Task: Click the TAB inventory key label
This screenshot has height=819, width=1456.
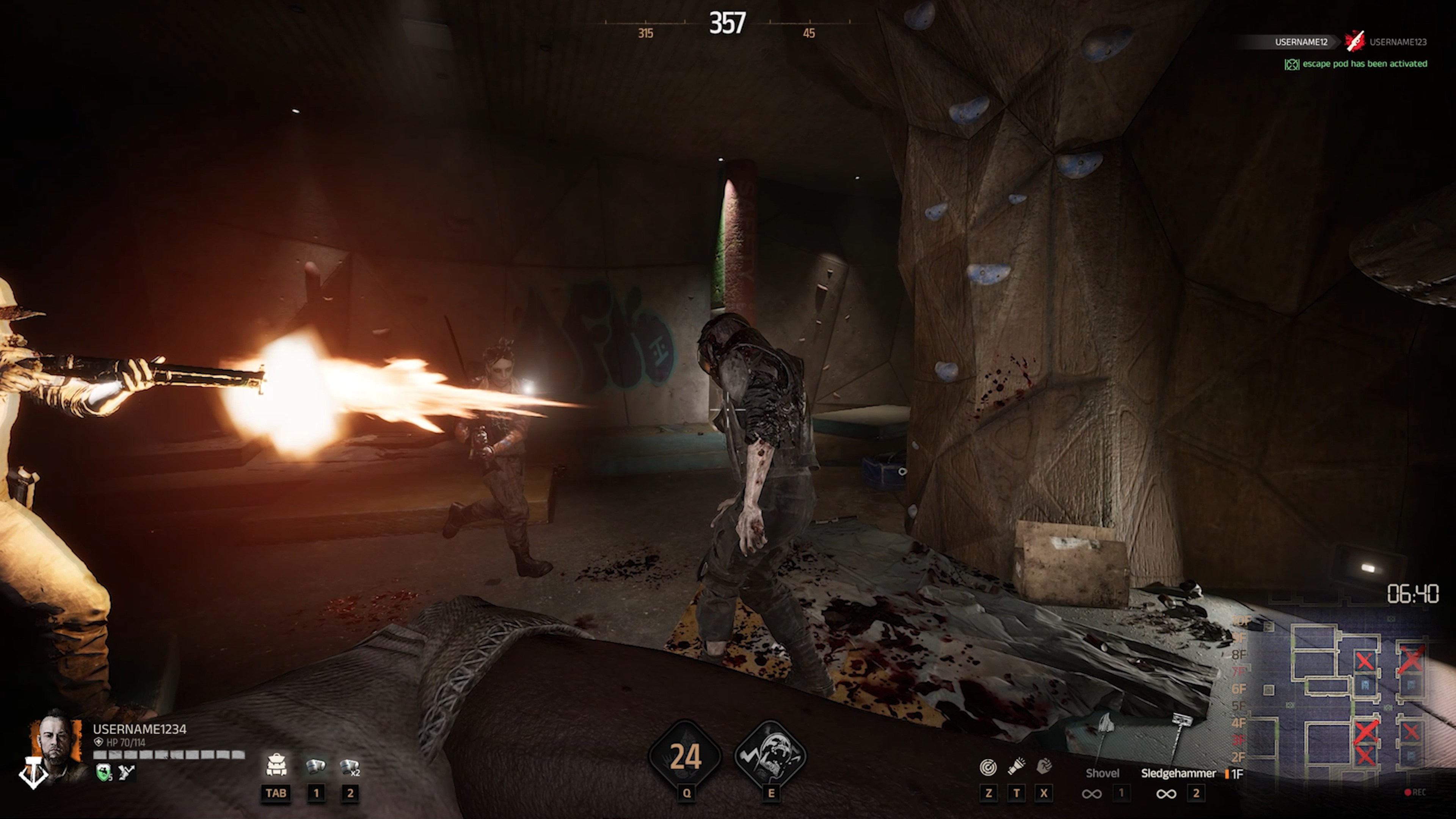Action: click(276, 793)
